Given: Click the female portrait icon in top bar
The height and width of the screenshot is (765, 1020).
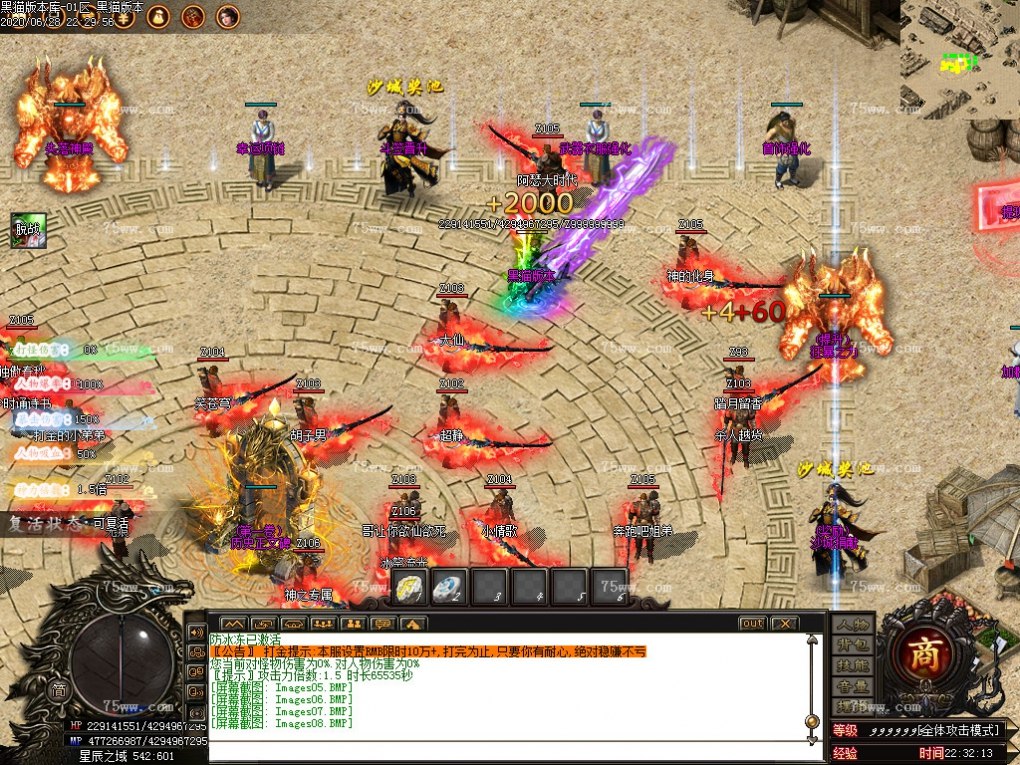Looking at the screenshot, I should 228,16.
